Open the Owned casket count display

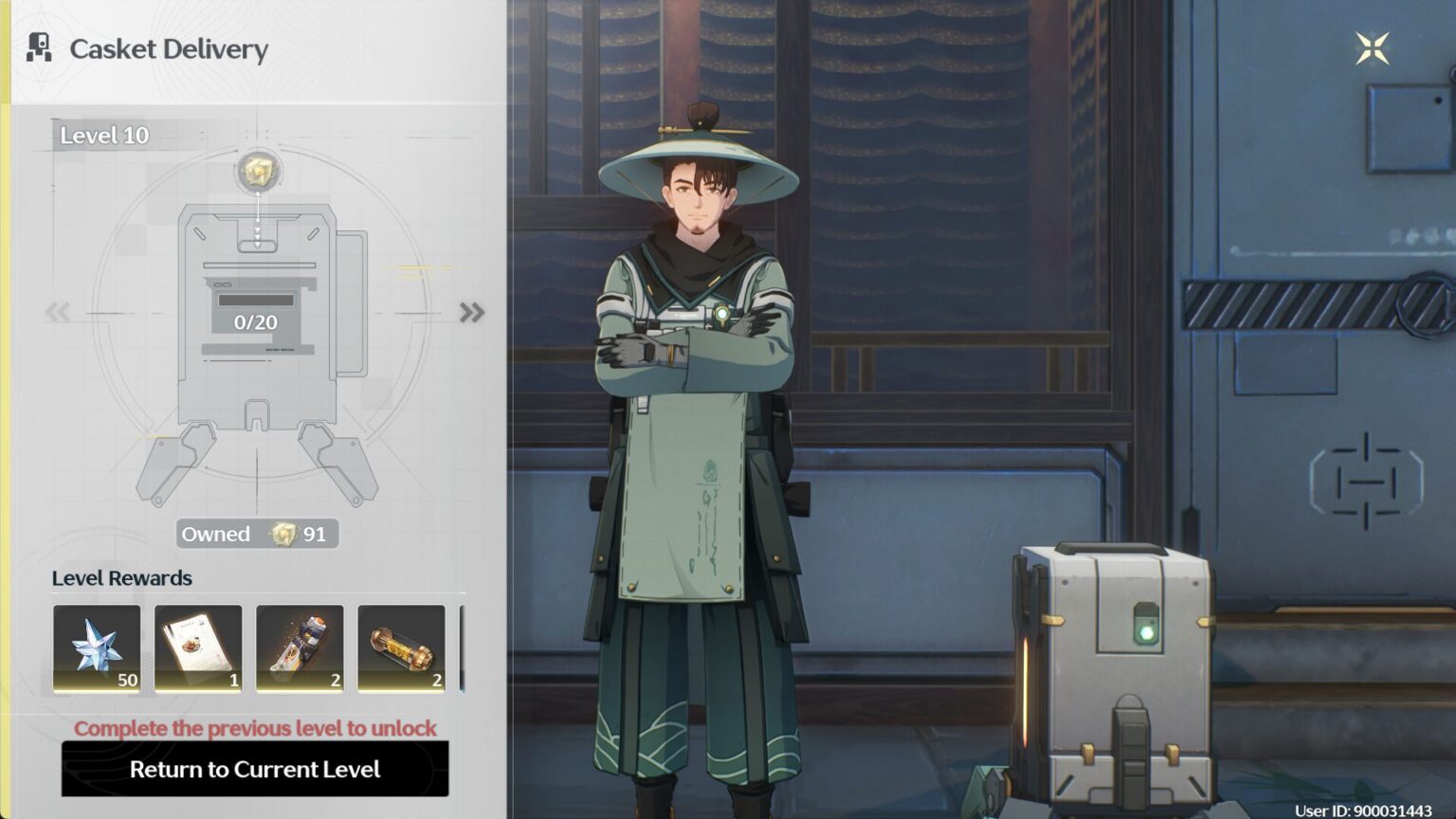pos(257,534)
